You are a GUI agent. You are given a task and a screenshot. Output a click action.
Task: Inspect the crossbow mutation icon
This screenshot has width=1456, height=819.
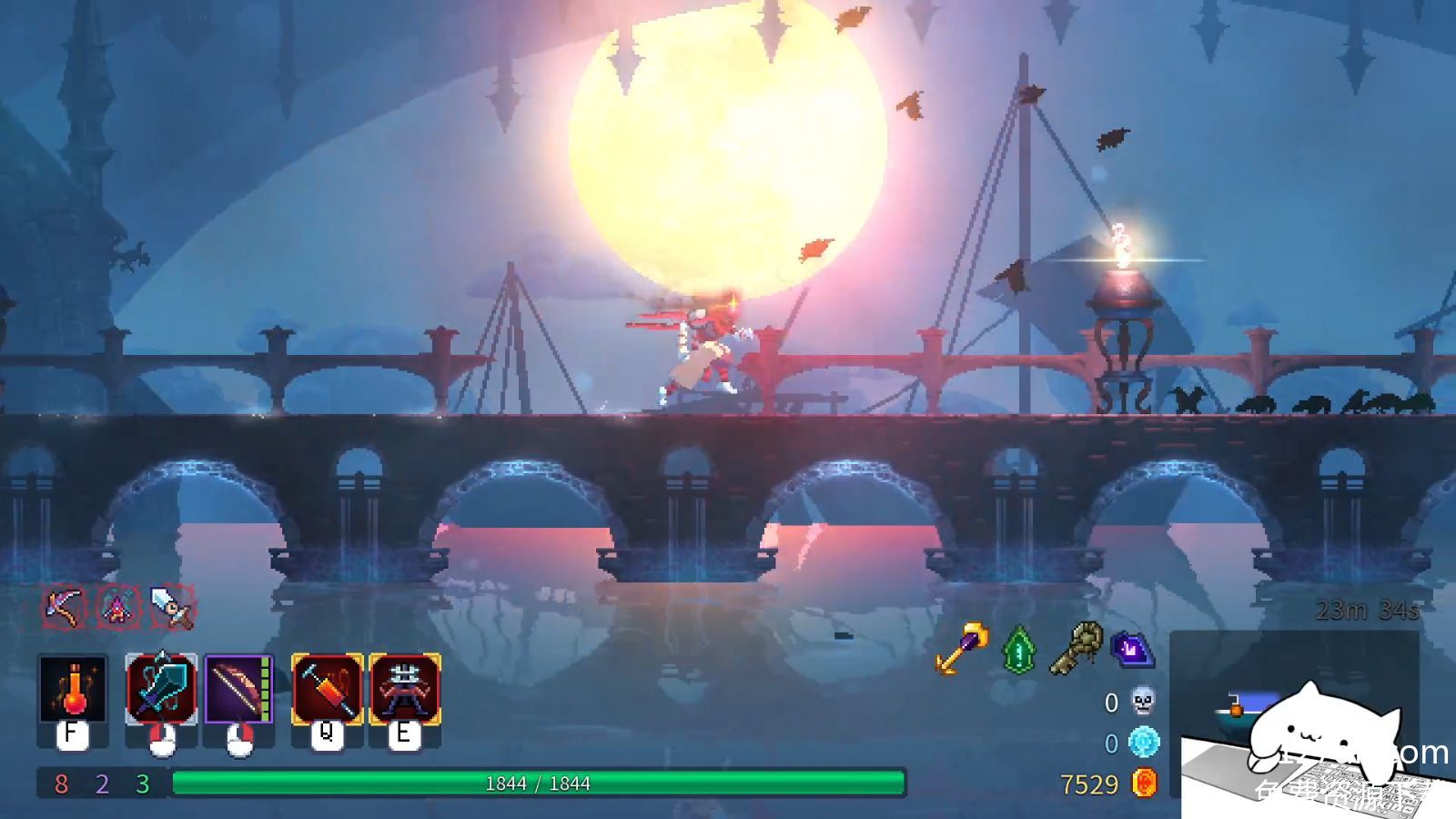(x=64, y=607)
